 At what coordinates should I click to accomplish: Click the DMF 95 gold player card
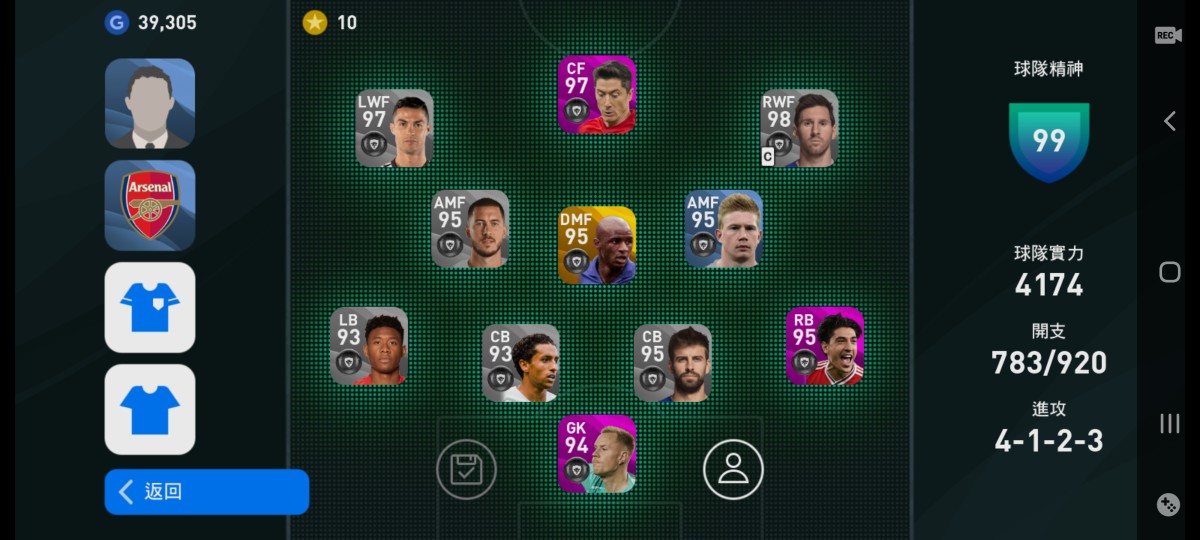coord(596,245)
